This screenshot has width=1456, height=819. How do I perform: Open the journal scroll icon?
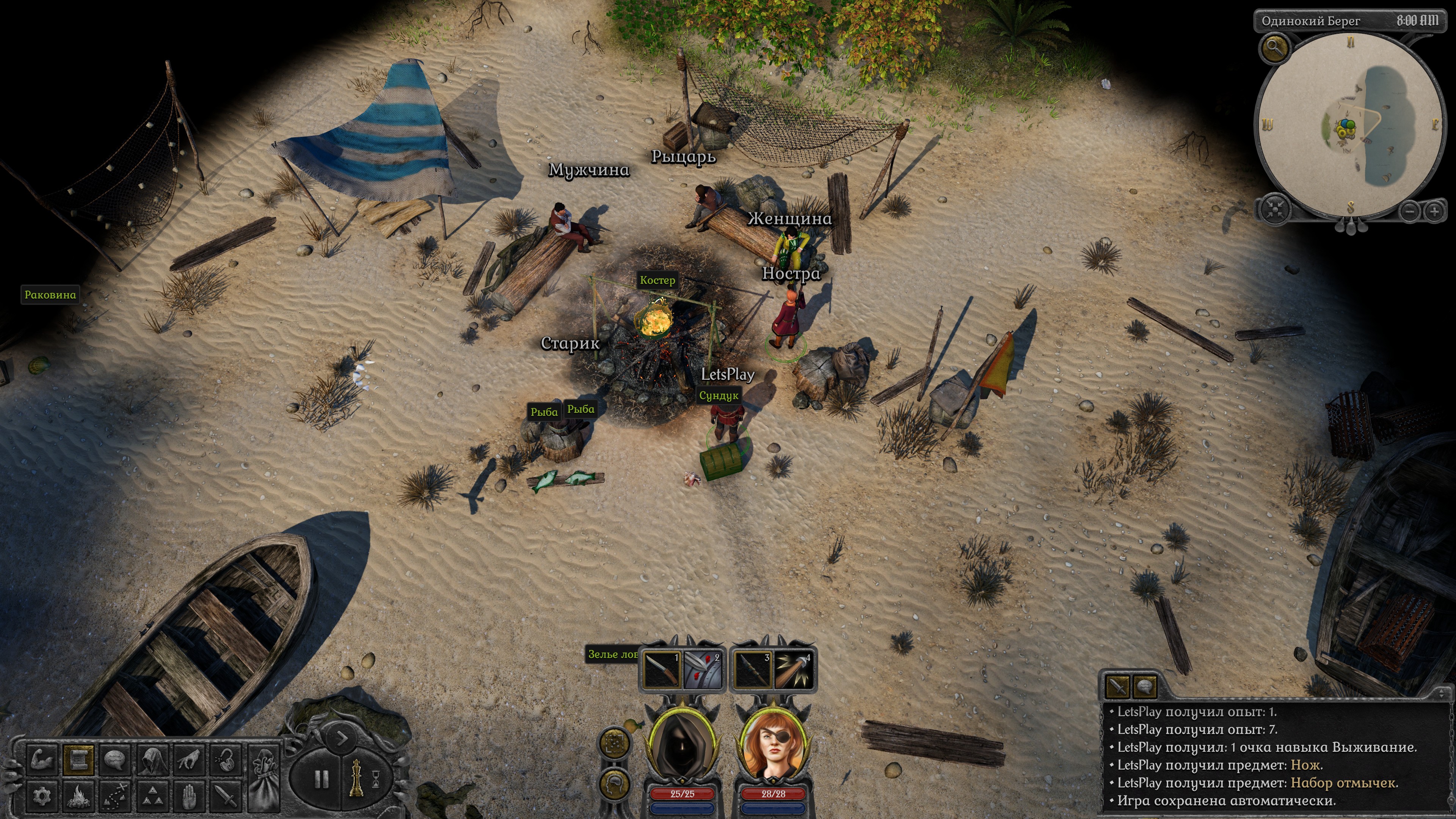(78, 760)
